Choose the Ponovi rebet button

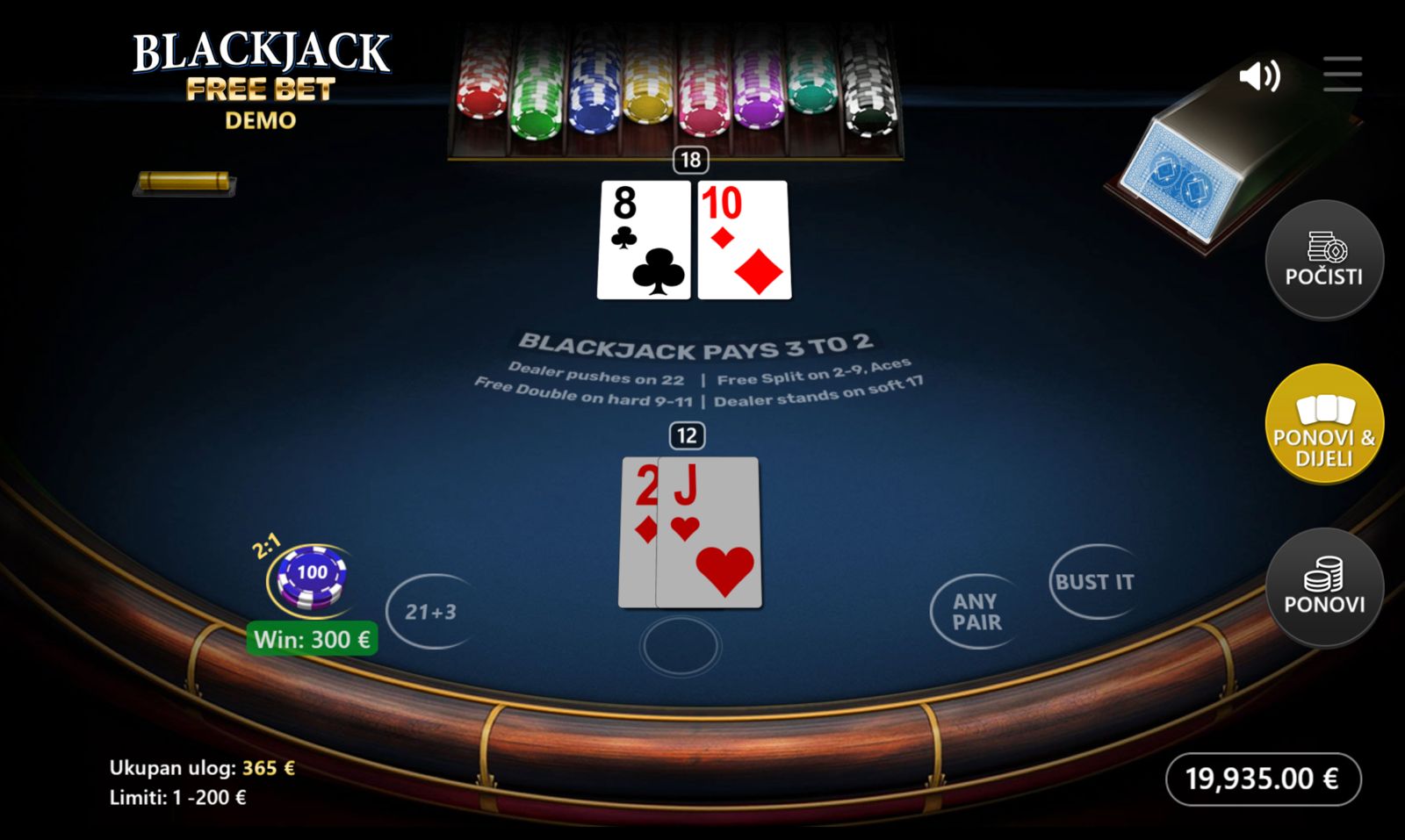click(x=1323, y=587)
